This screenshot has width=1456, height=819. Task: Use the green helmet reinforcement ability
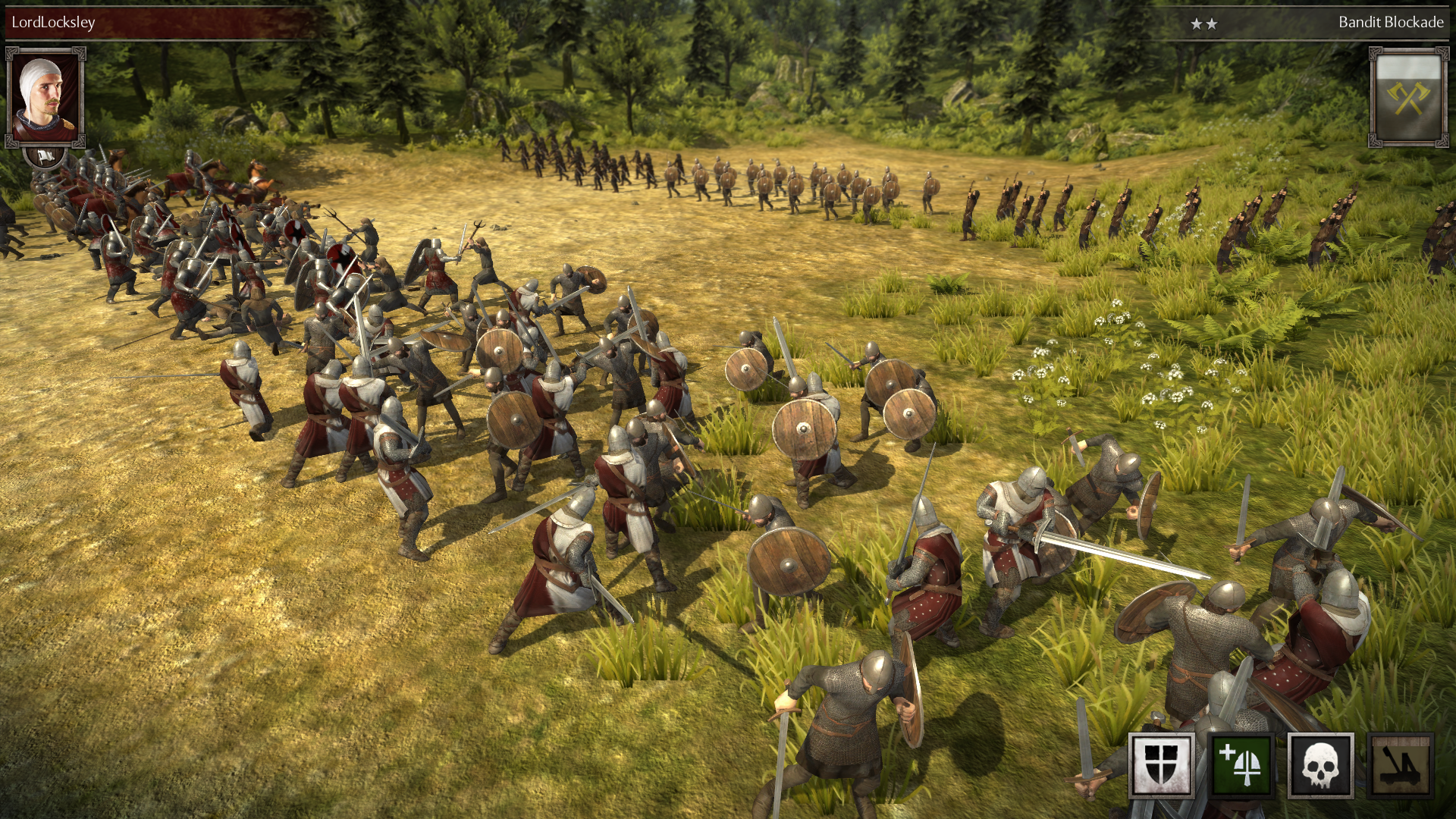tap(1241, 765)
